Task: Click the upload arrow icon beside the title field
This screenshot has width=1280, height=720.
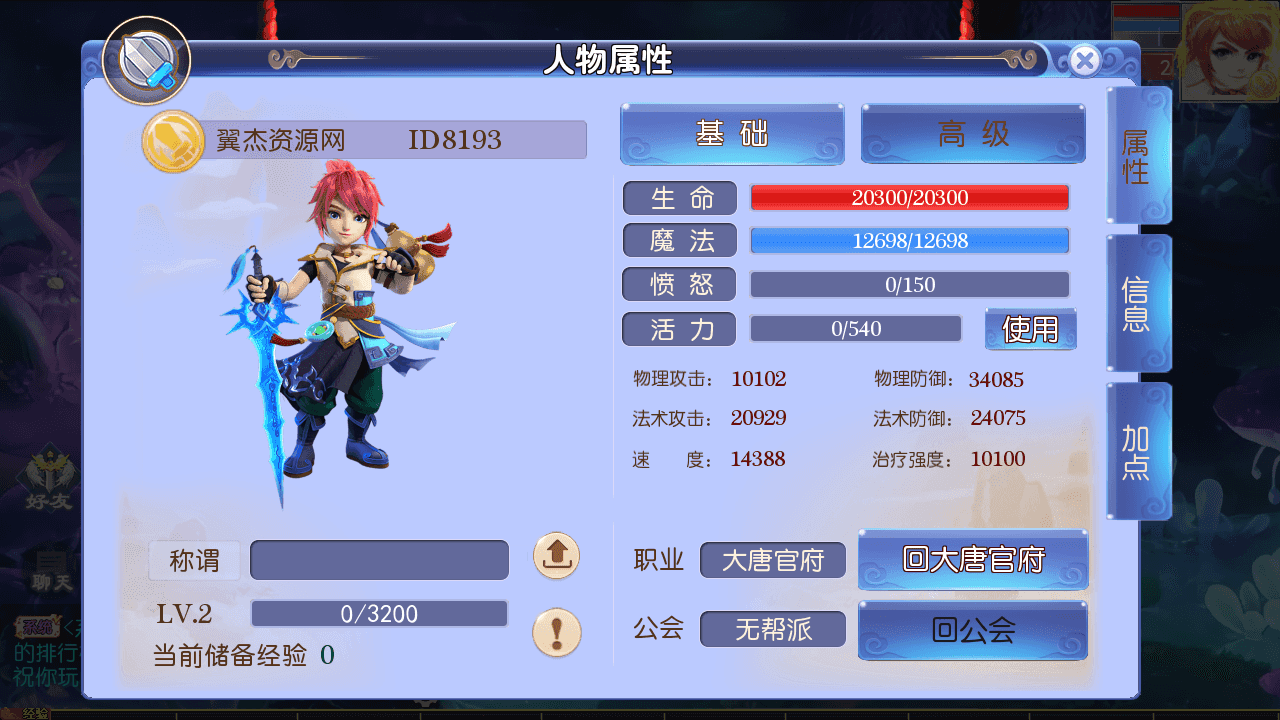Action: pos(557,557)
